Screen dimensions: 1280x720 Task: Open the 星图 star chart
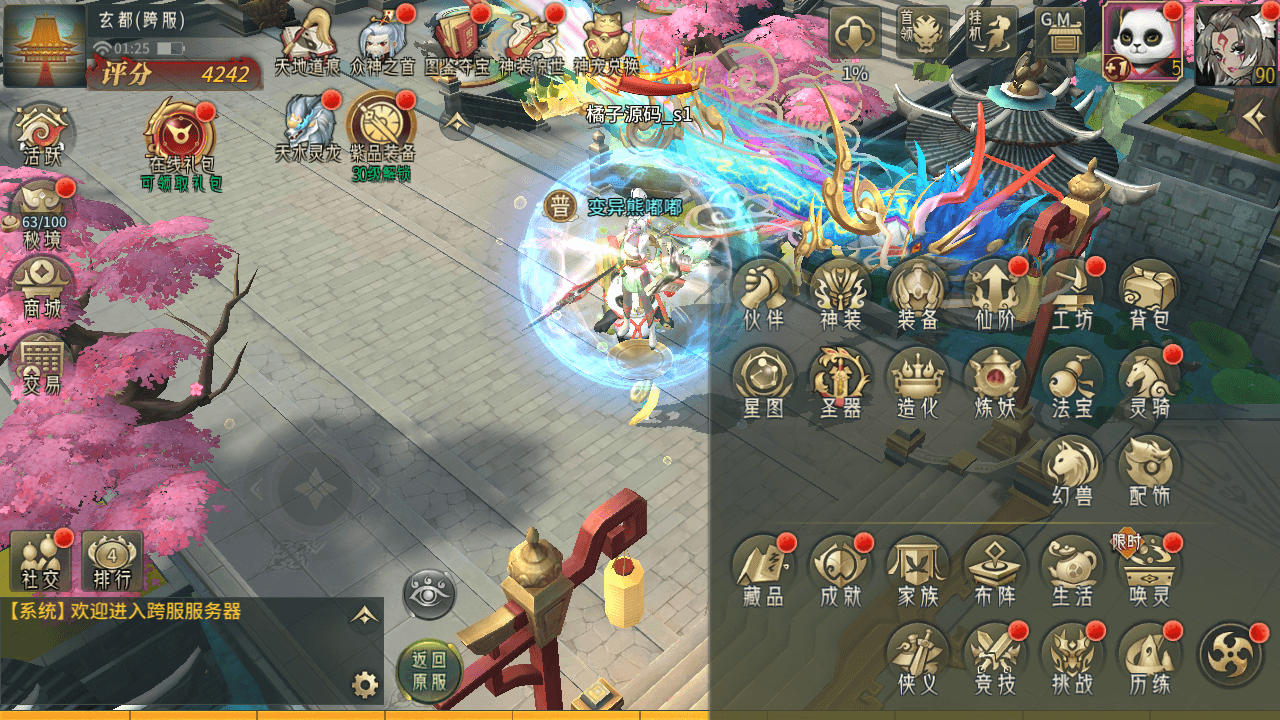point(763,380)
